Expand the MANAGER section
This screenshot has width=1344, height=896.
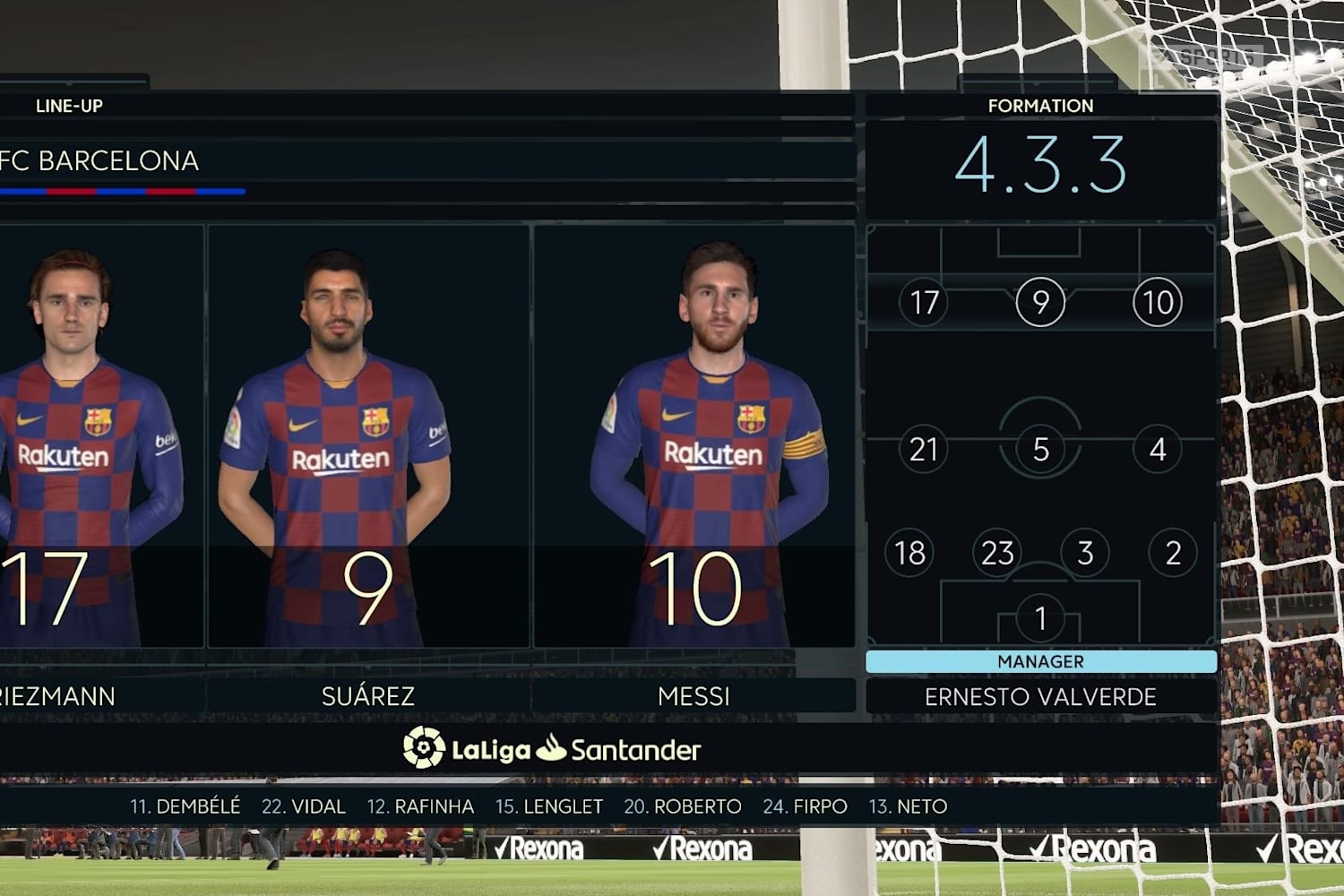(1040, 662)
